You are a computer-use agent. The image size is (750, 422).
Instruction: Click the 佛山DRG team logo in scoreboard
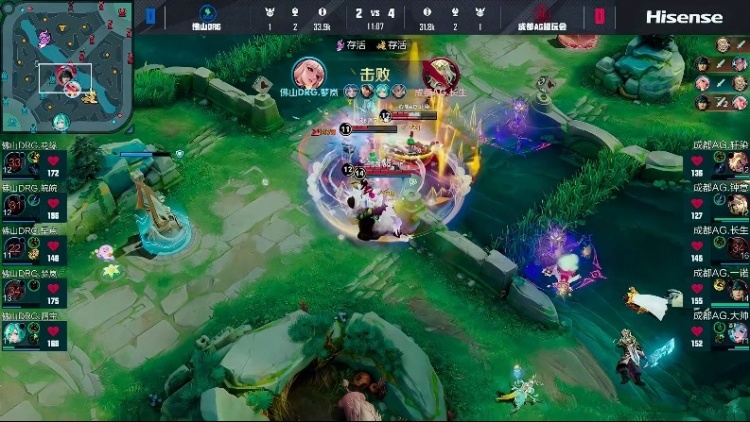[x=206, y=17]
